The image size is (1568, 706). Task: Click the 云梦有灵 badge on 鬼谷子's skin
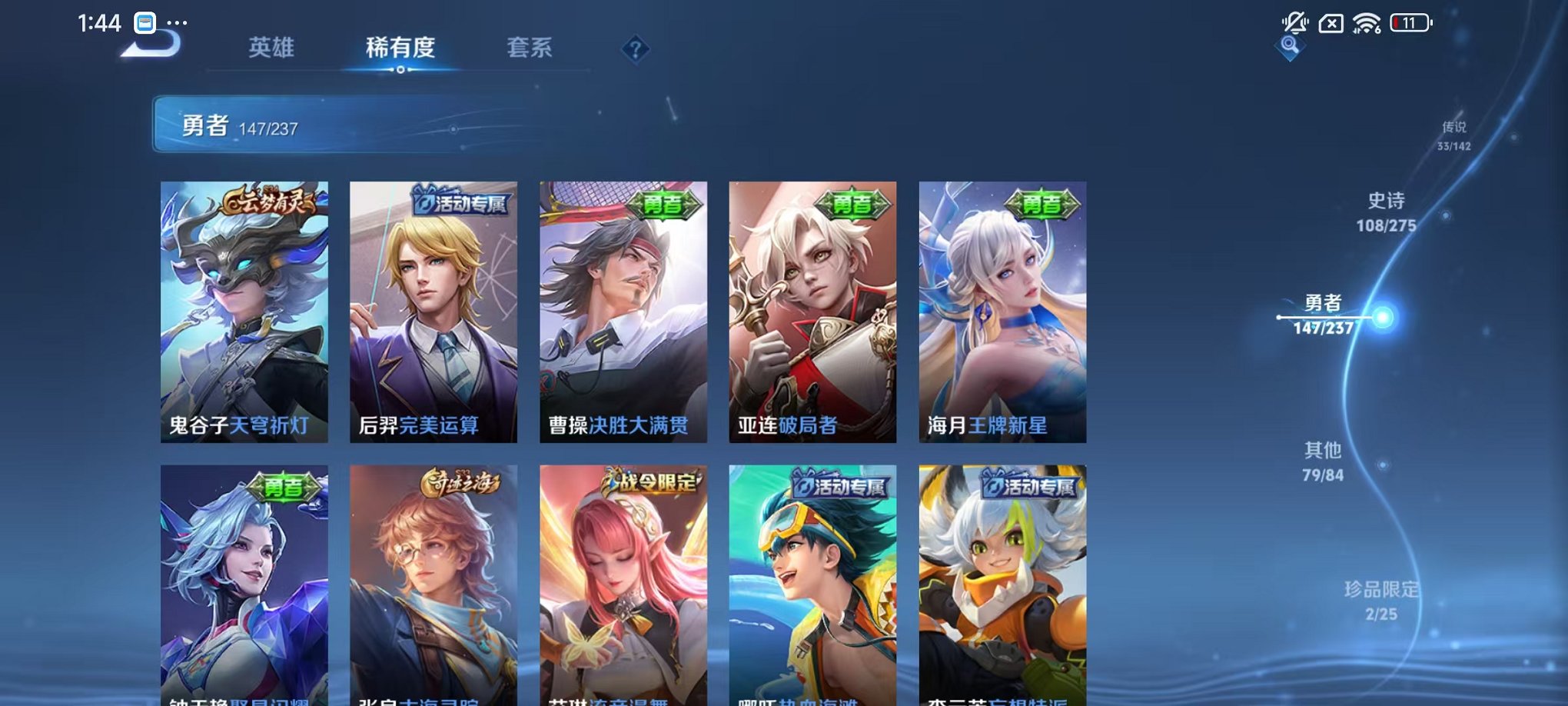click(267, 201)
